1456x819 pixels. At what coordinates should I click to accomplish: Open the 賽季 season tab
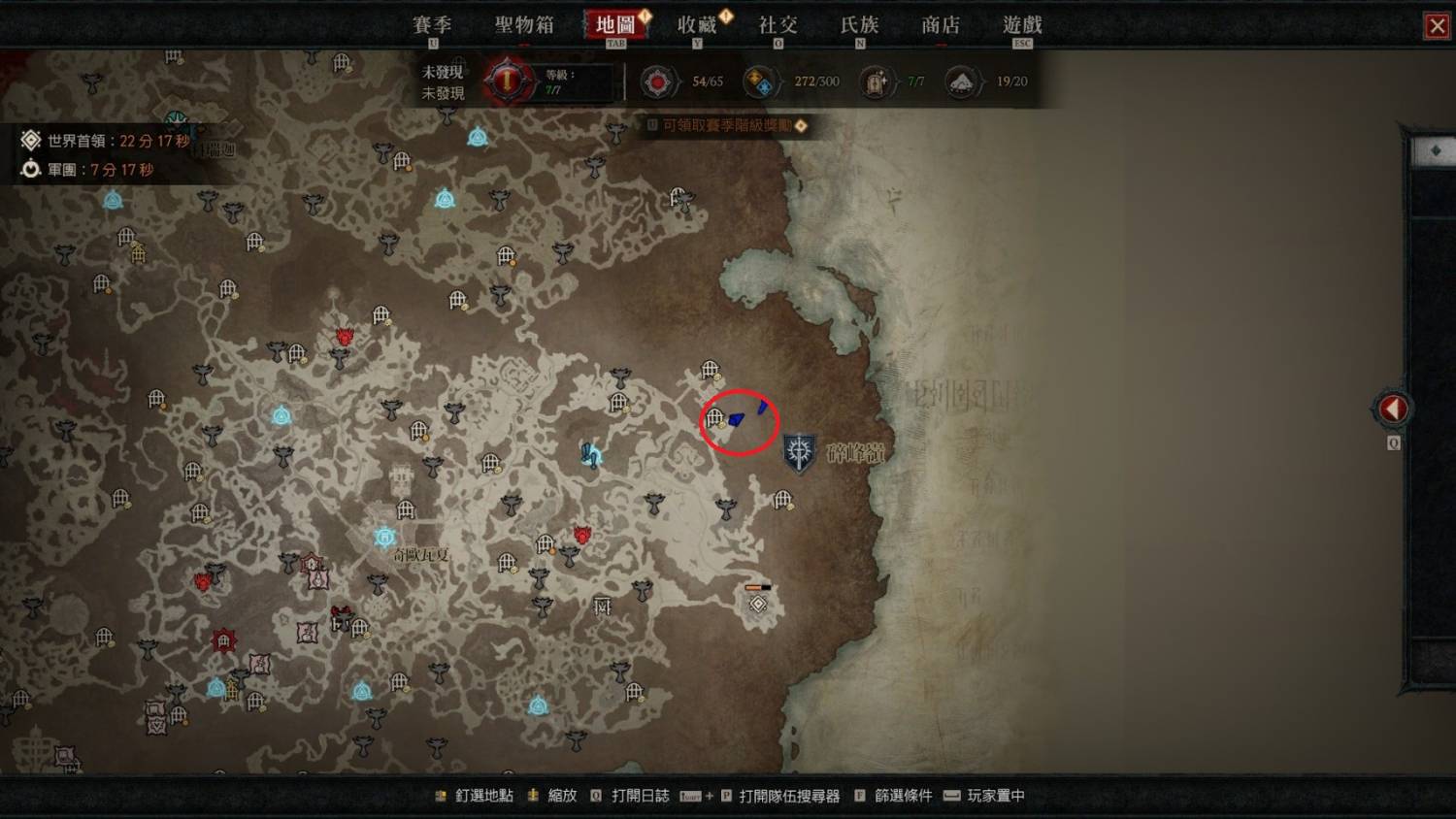tap(432, 25)
